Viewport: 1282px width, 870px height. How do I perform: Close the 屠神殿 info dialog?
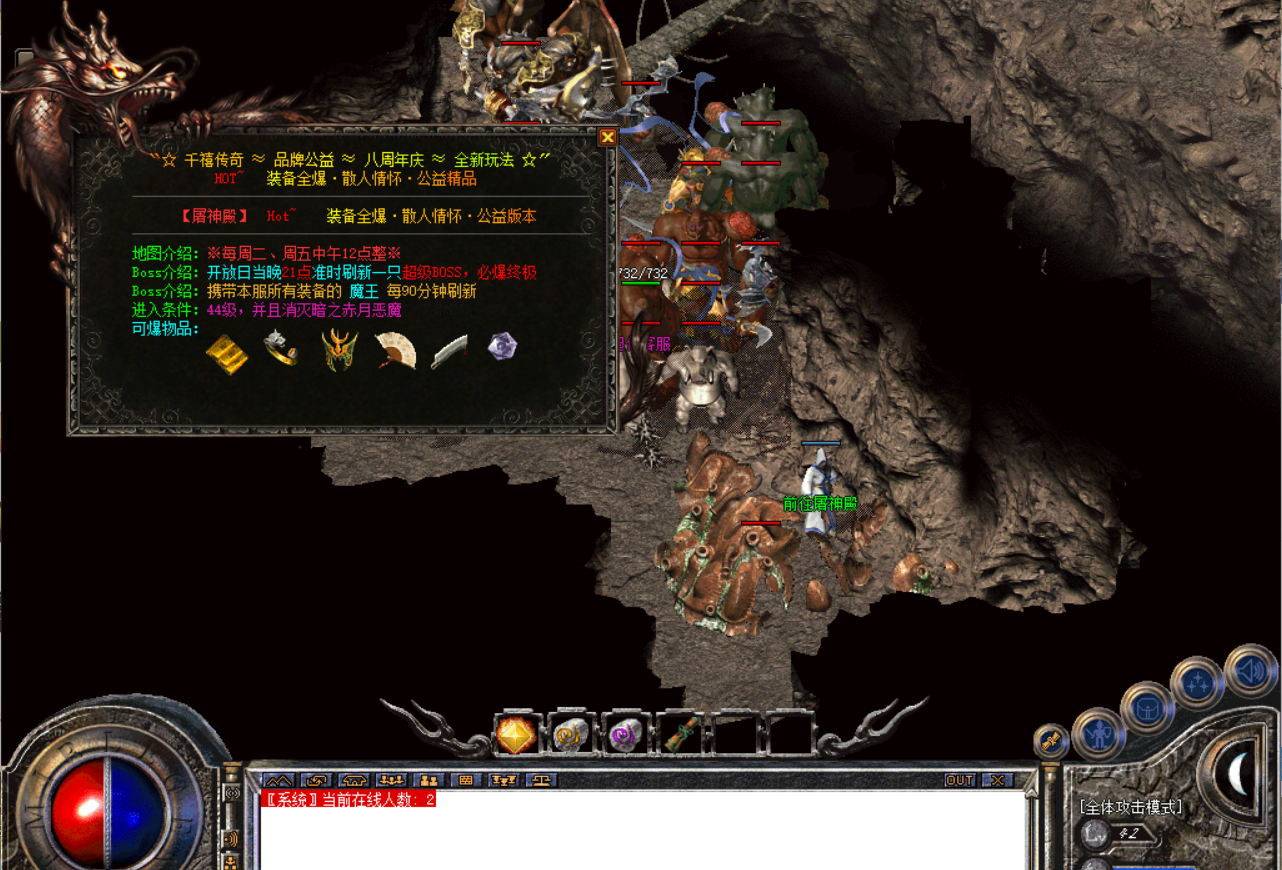607,137
